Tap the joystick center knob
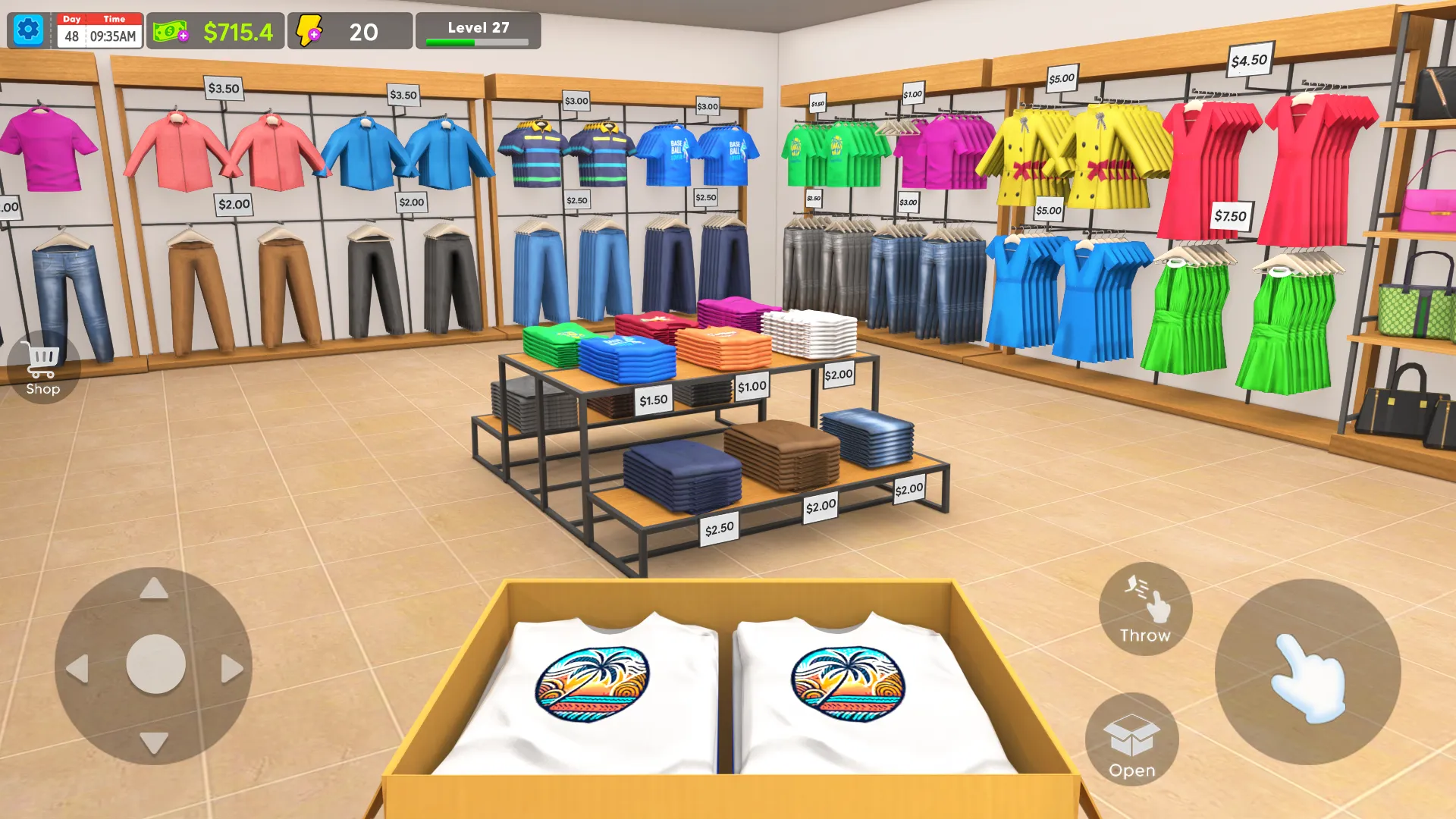Image resolution: width=1456 pixels, height=819 pixels. [x=155, y=664]
